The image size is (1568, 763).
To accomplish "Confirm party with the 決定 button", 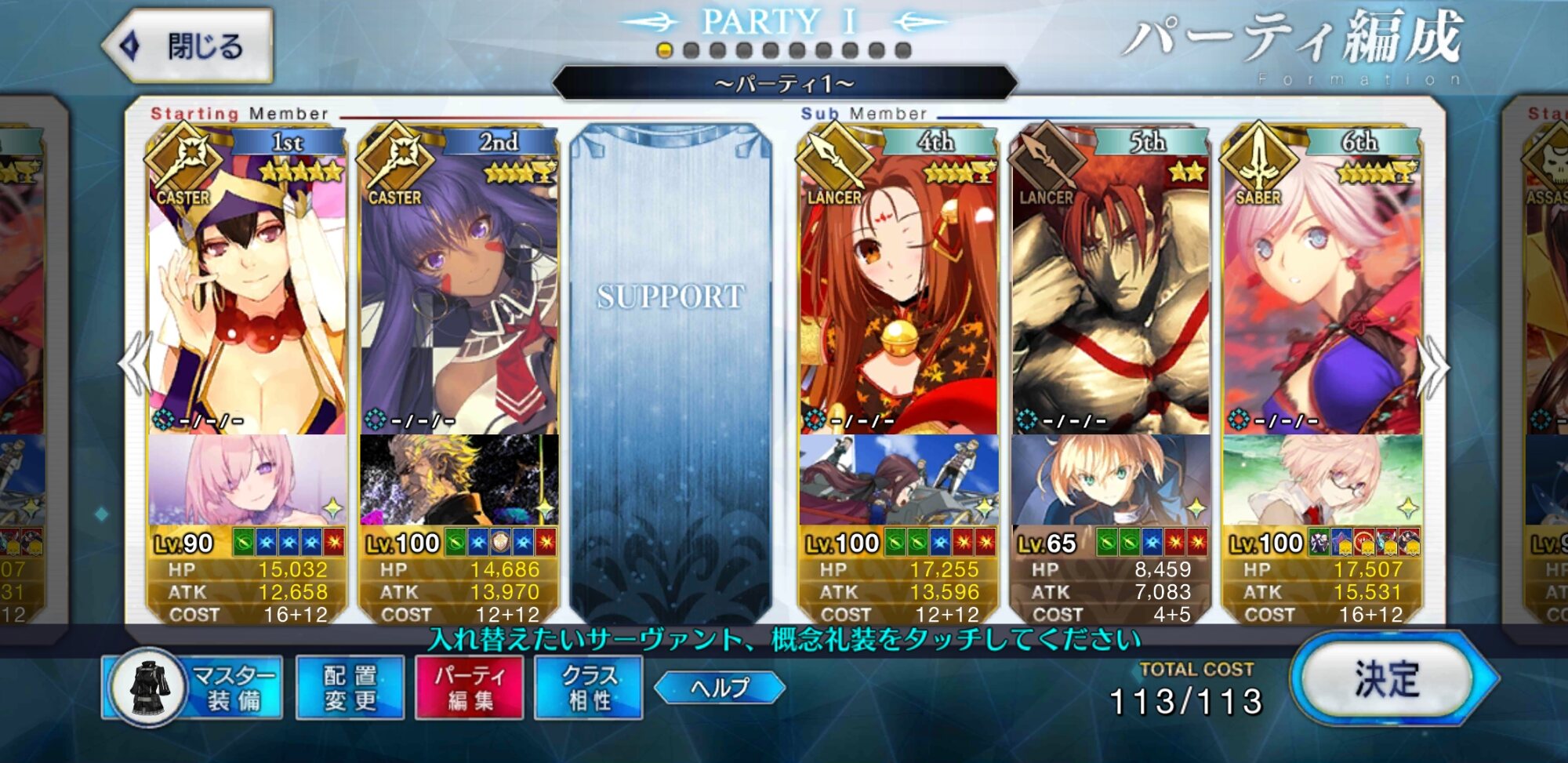I will coord(1388,680).
